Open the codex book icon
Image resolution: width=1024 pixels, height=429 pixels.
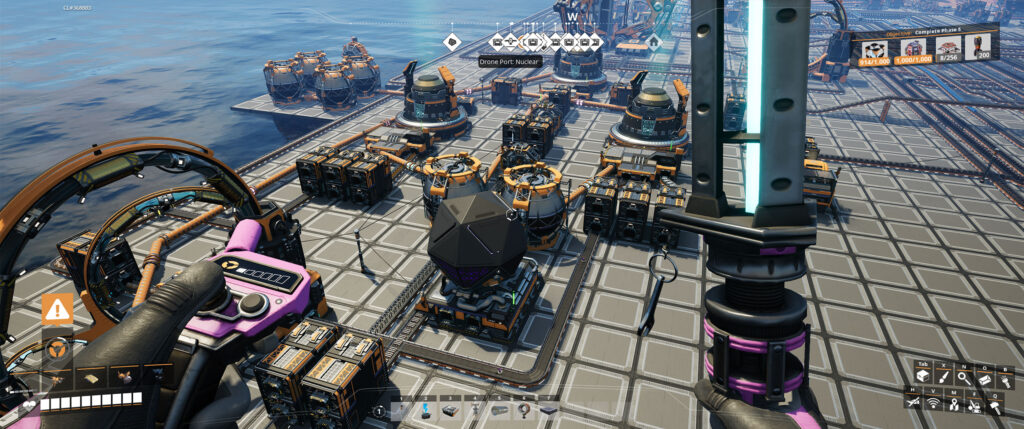(x=985, y=377)
